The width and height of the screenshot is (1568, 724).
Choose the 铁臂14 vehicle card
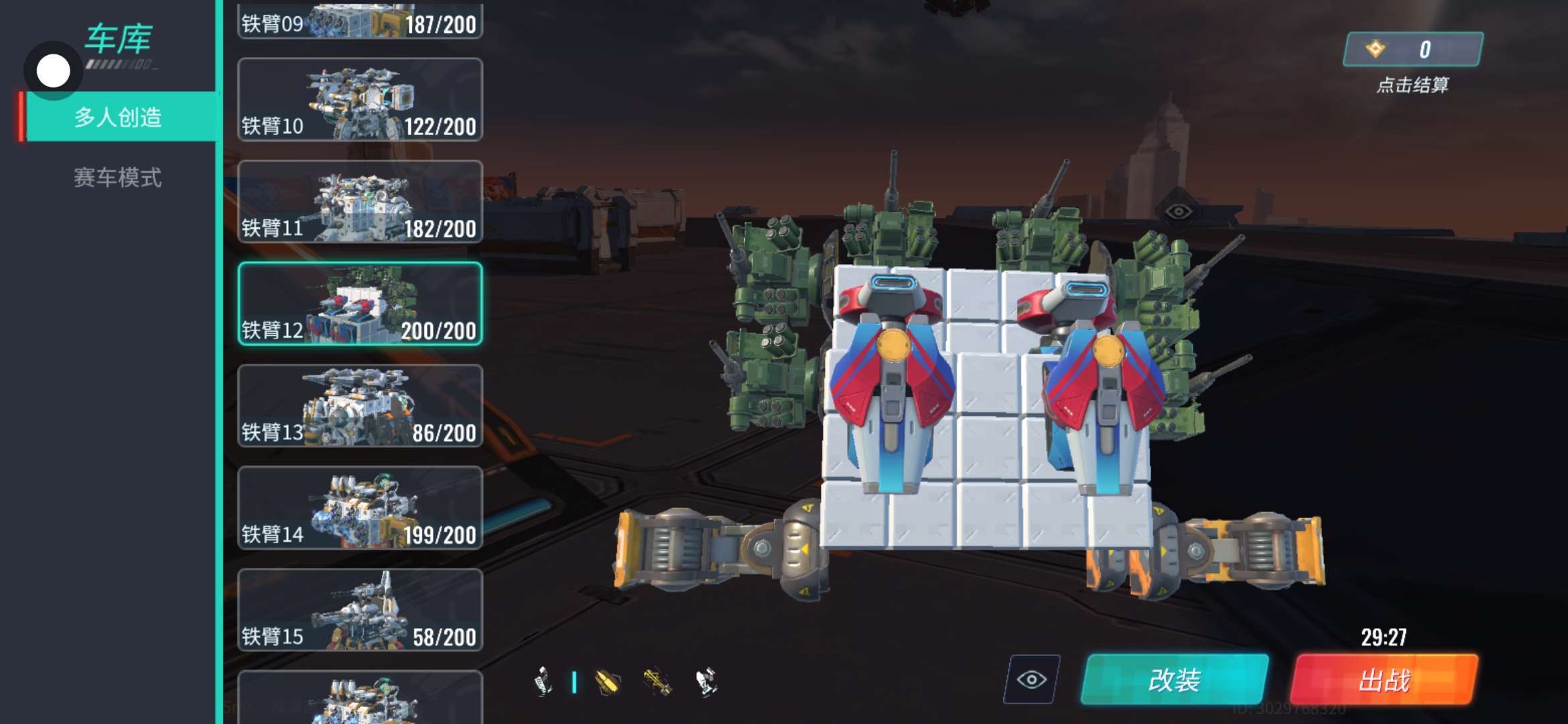tap(360, 508)
